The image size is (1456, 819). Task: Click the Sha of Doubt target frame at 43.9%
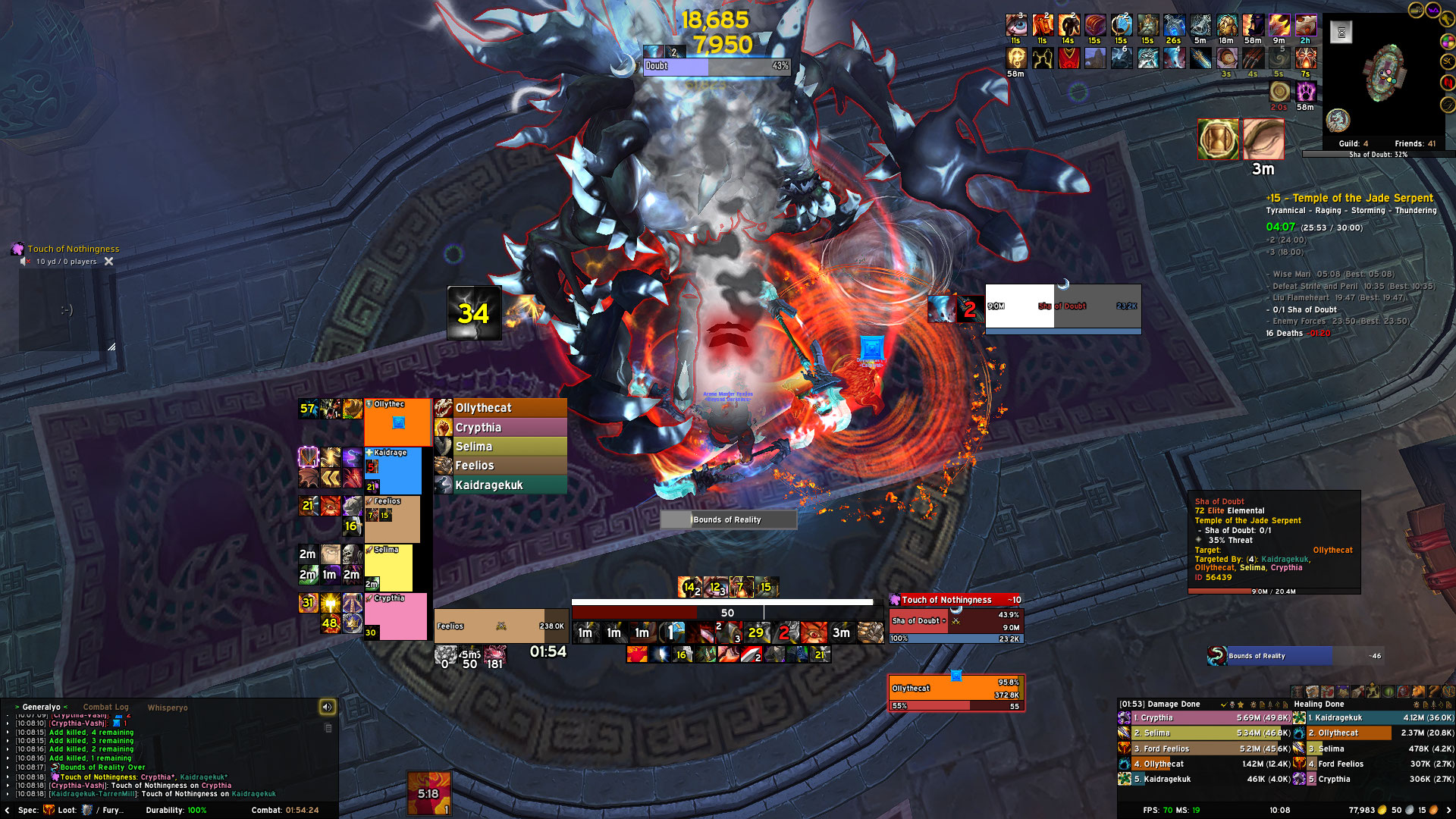point(955,622)
